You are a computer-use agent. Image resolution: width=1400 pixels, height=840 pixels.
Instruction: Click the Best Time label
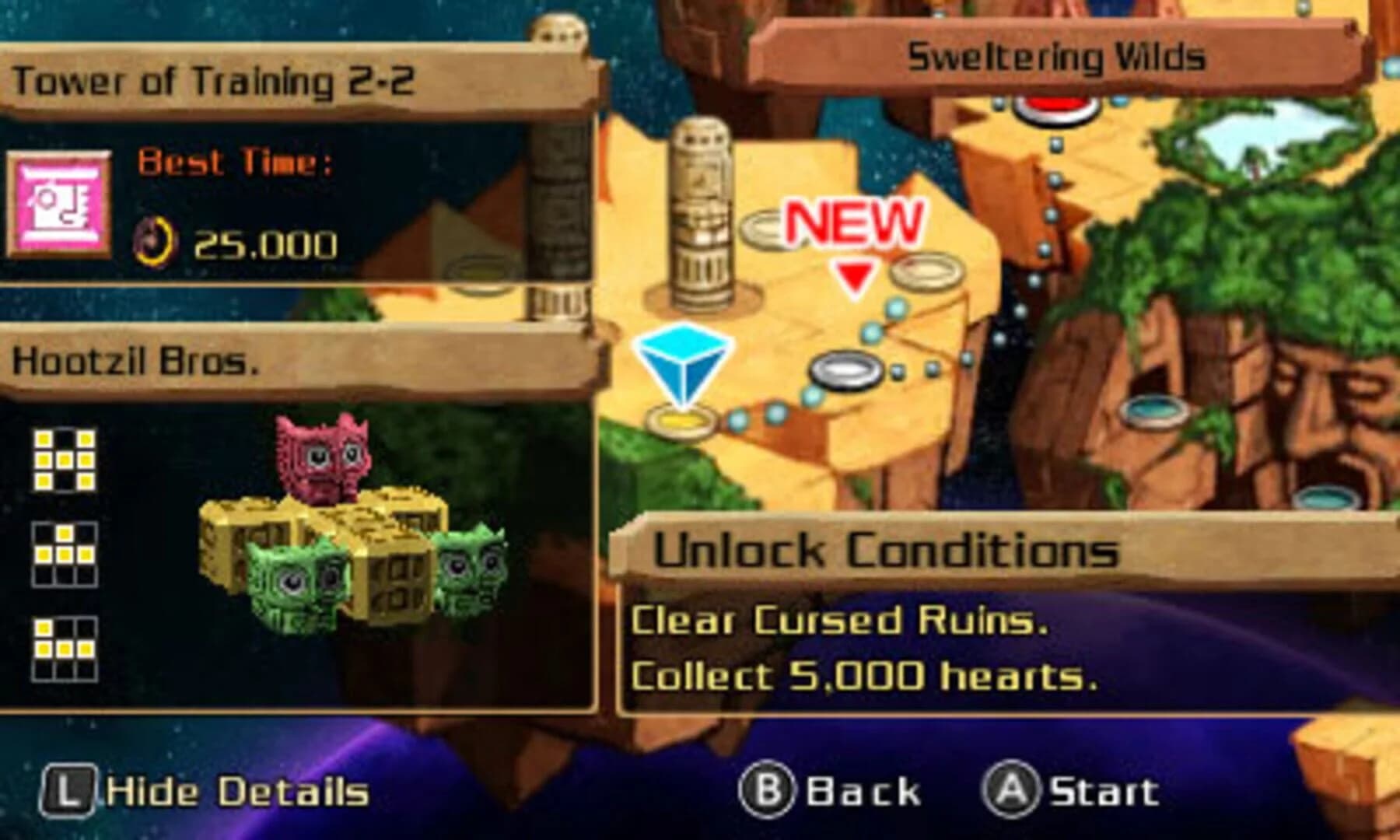(x=235, y=162)
